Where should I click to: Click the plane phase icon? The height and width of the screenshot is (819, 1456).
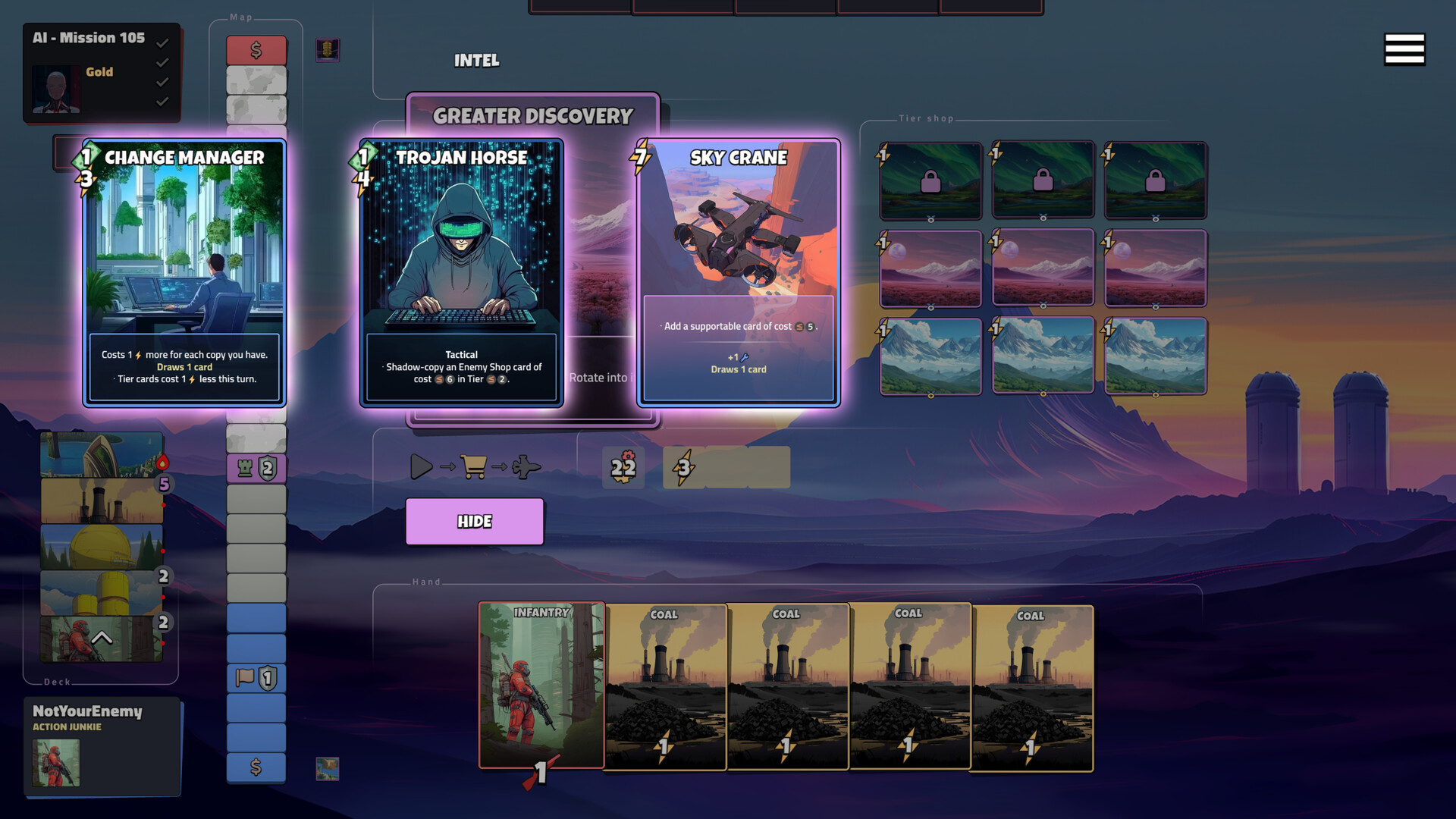(526, 467)
